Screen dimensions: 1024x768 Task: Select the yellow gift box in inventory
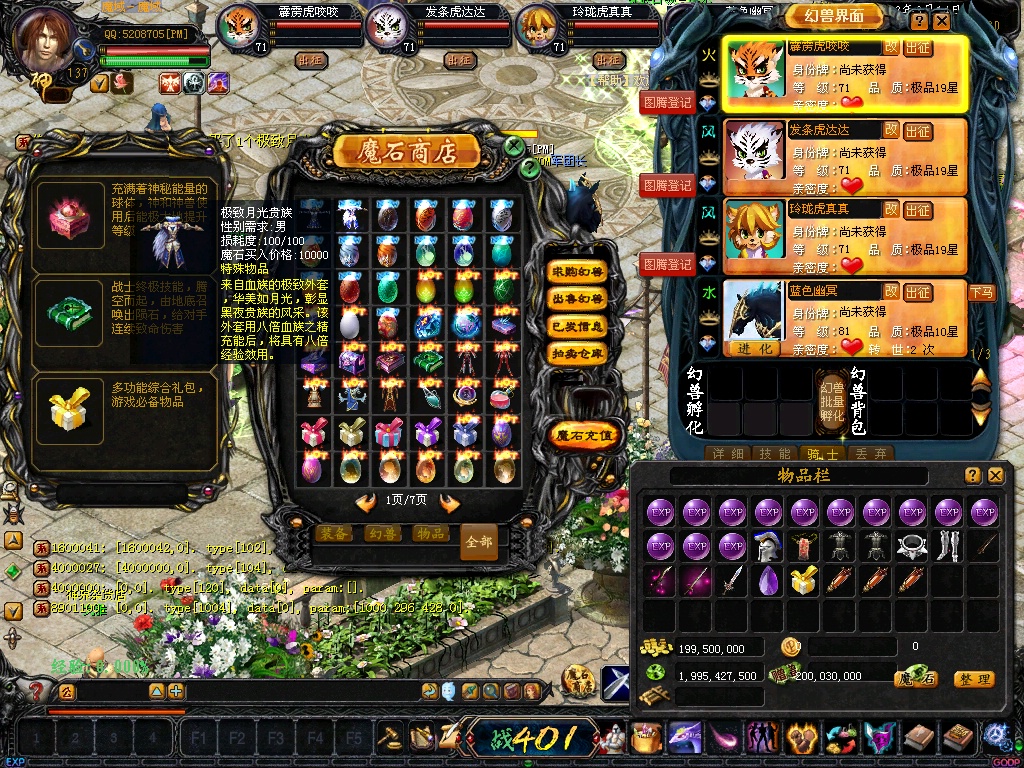[x=804, y=580]
